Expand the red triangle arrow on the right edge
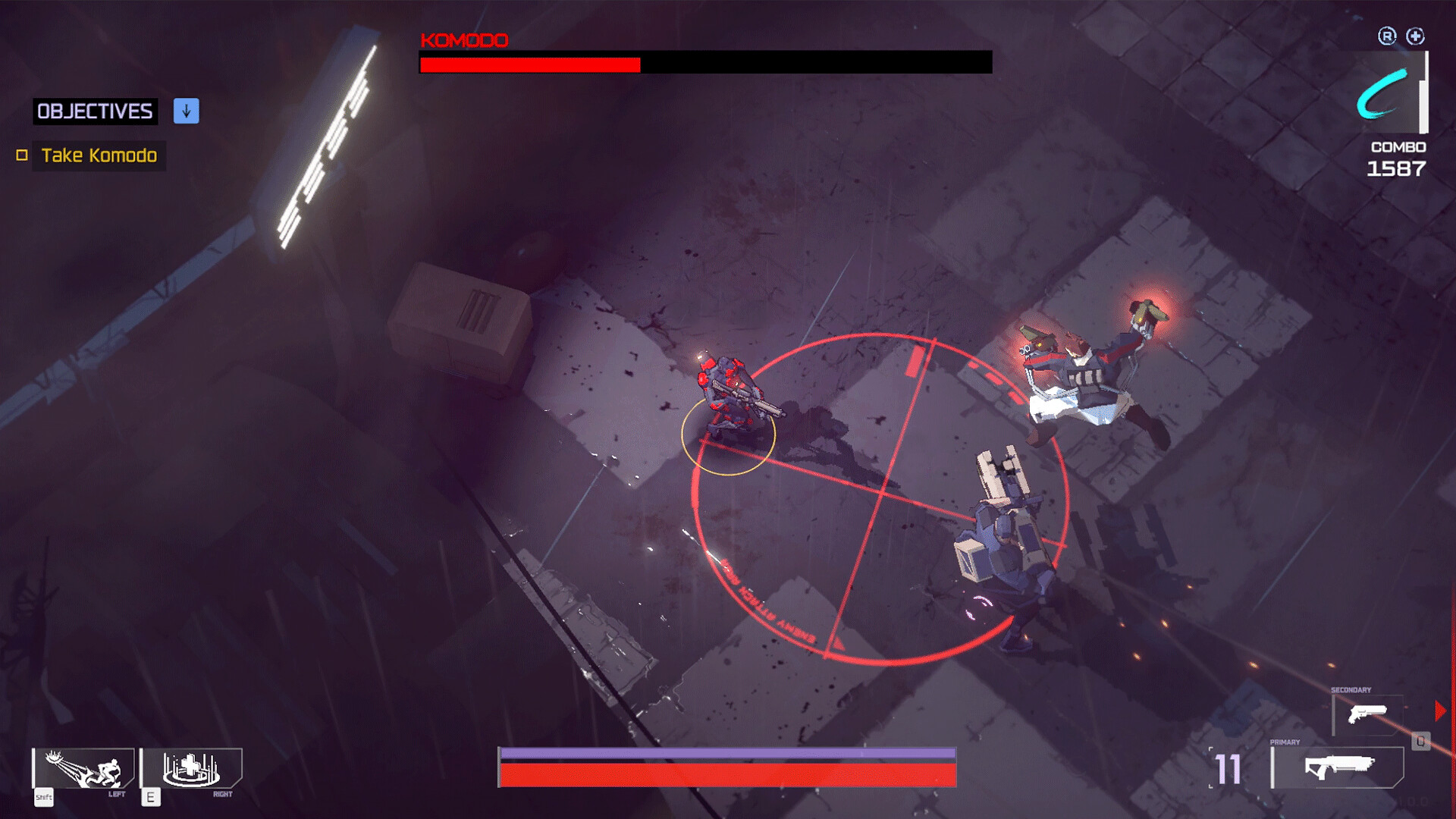The width and height of the screenshot is (1456, 819). click(x=1439, y=710)
